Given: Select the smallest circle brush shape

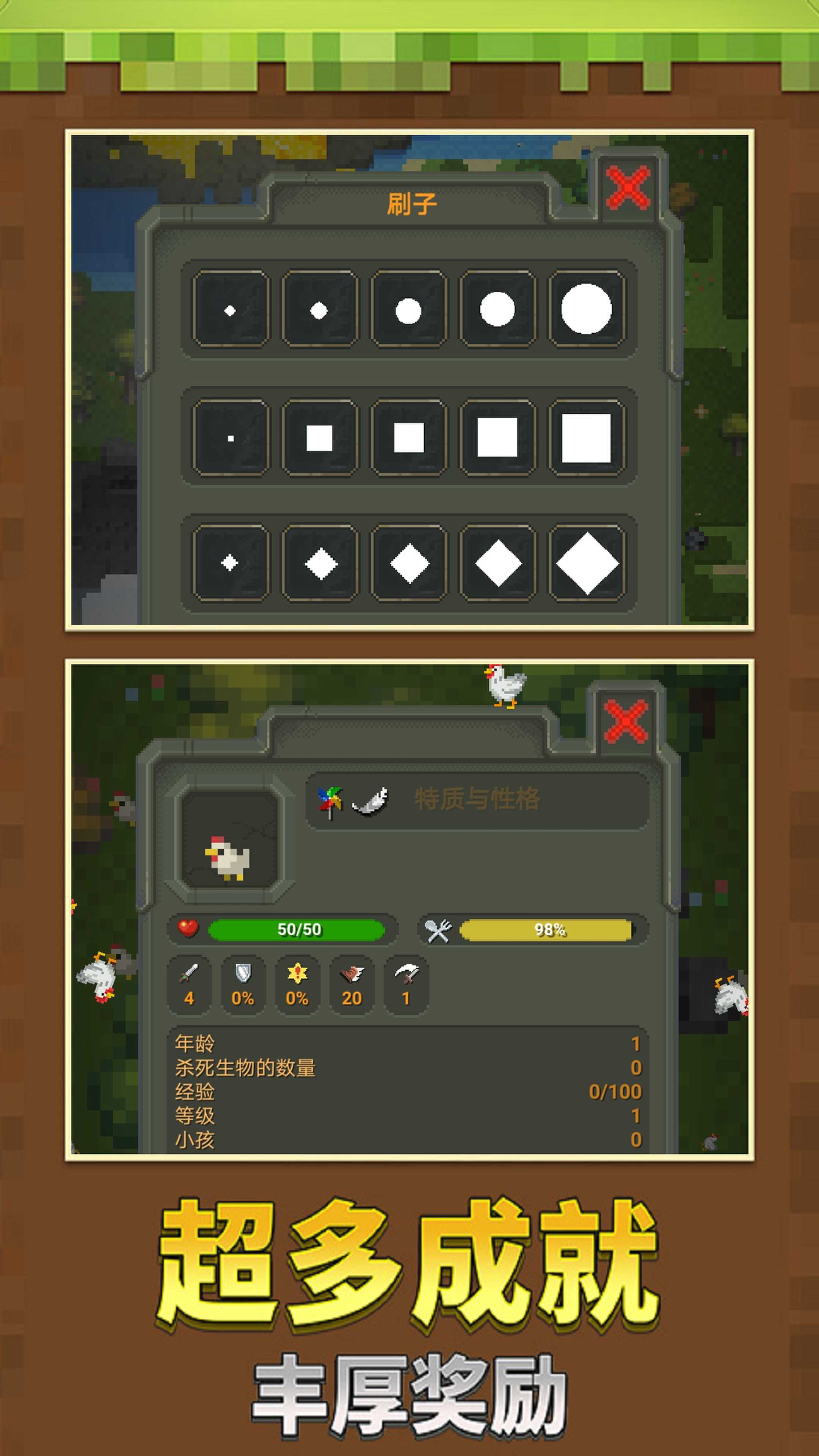Looking at the screenshot, I should 229,309.
